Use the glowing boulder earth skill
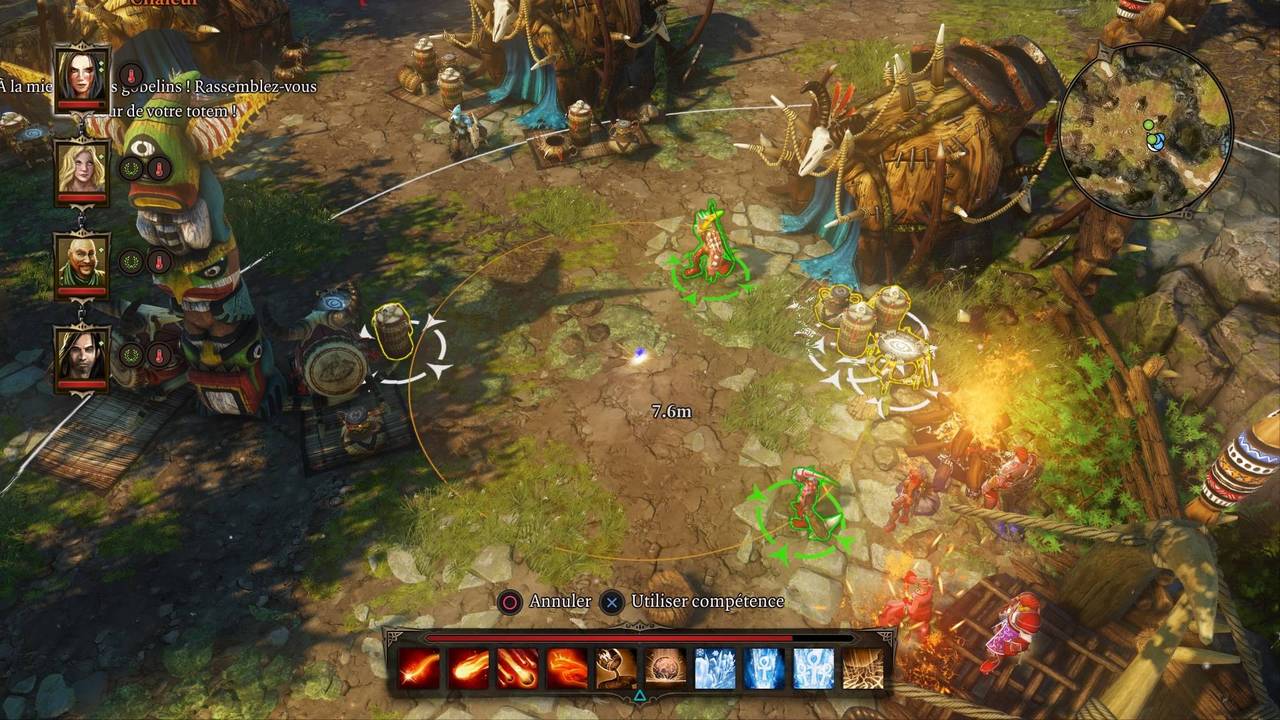The width and height of the screenshot is (1280, 720). (x=665, y=669)
